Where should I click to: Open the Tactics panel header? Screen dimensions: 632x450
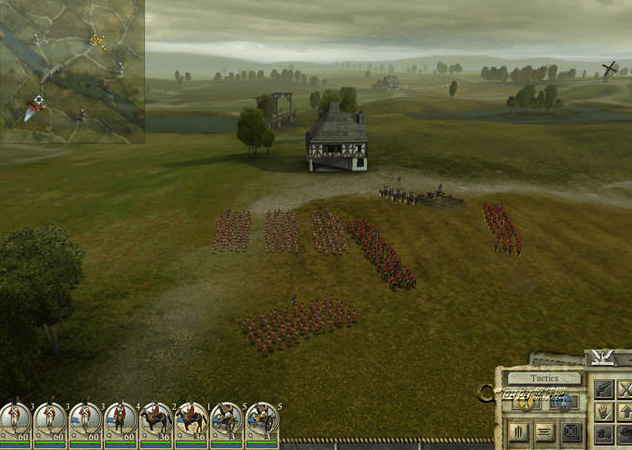coord(544,378)
